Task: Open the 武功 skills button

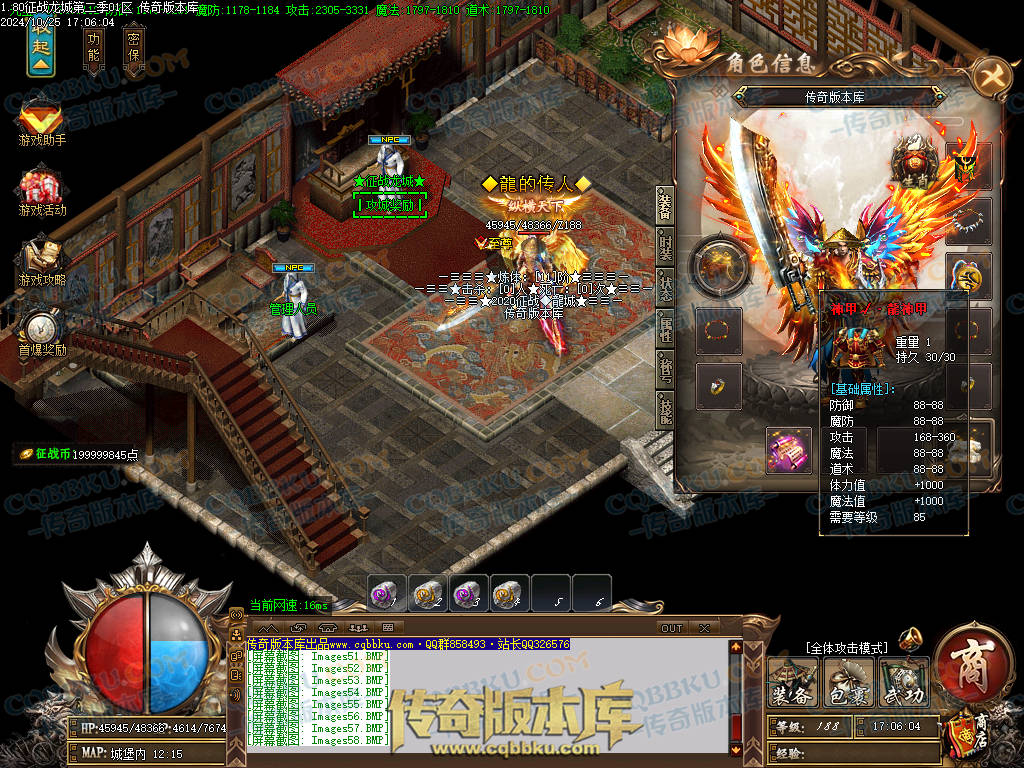Action: 902,683
